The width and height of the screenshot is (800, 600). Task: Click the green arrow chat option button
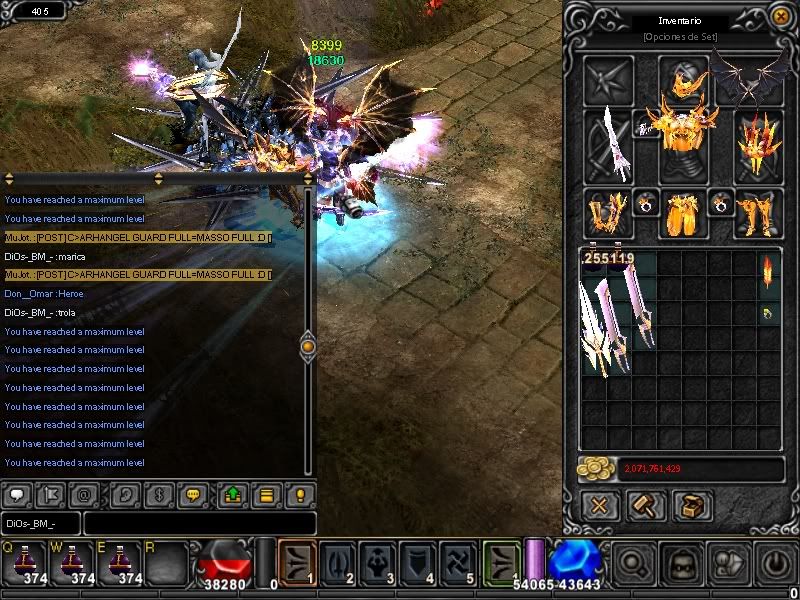[x=233, y=494]
